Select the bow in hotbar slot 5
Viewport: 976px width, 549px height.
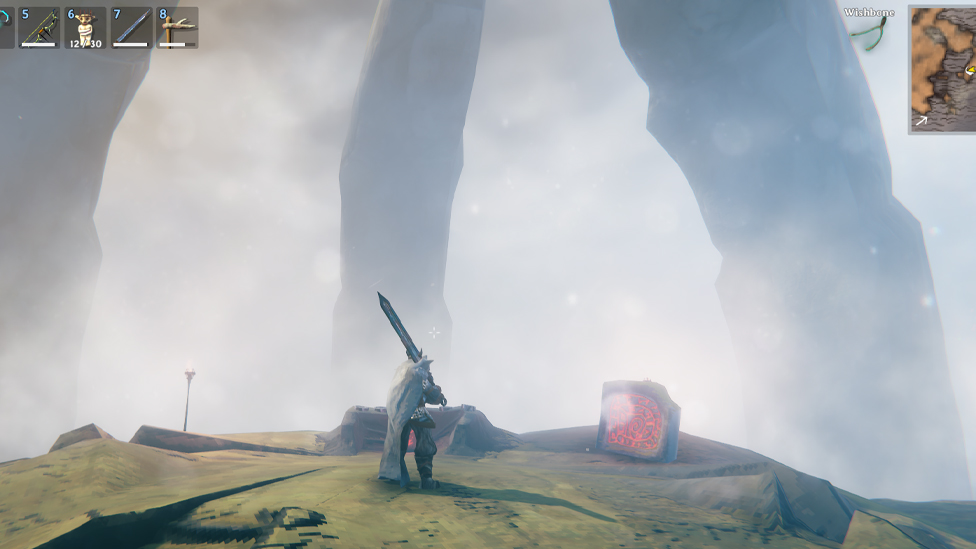(39, 28)
